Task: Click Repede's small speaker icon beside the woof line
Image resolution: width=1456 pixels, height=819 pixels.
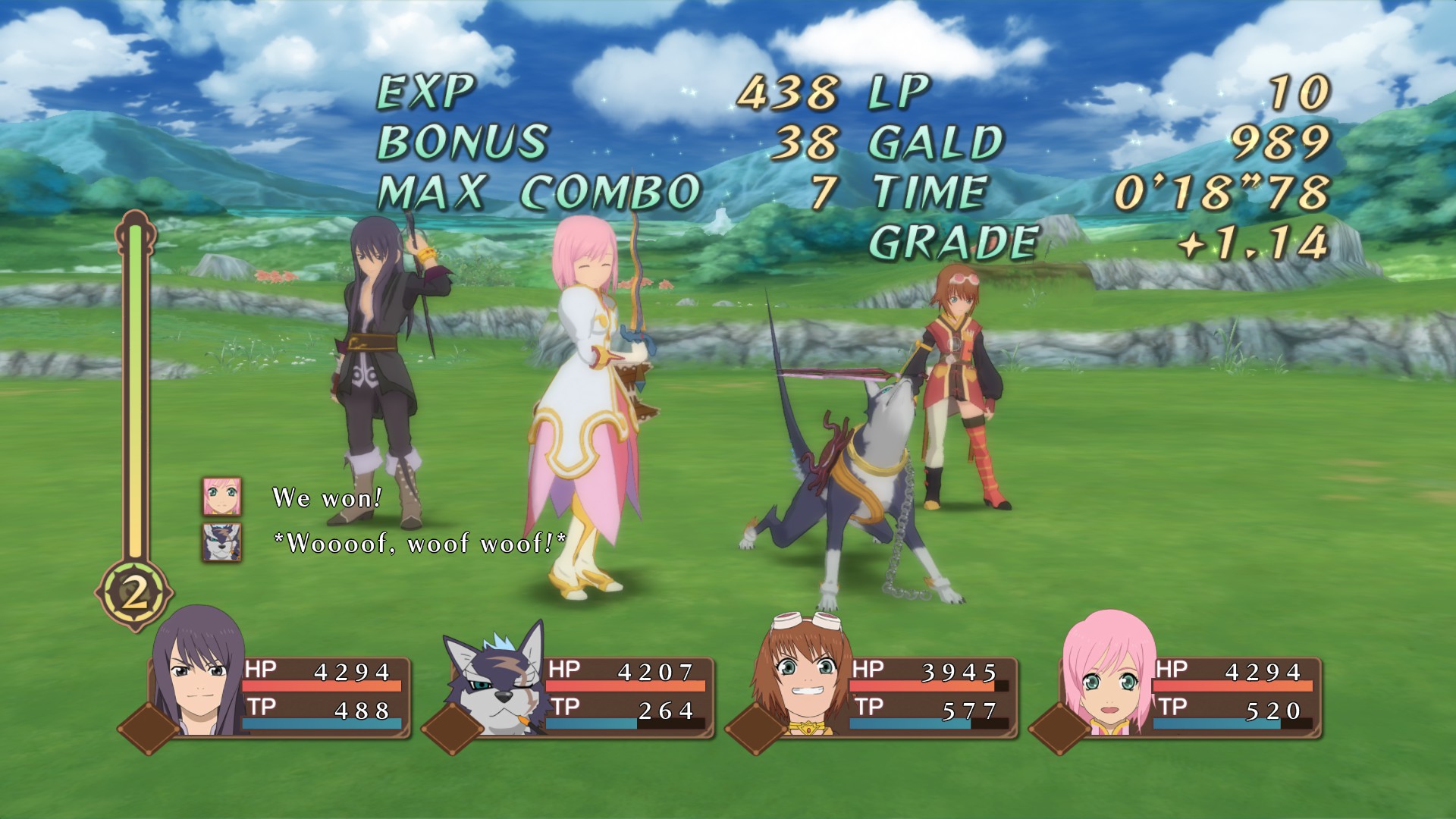Action: click(x=221, y=542)
